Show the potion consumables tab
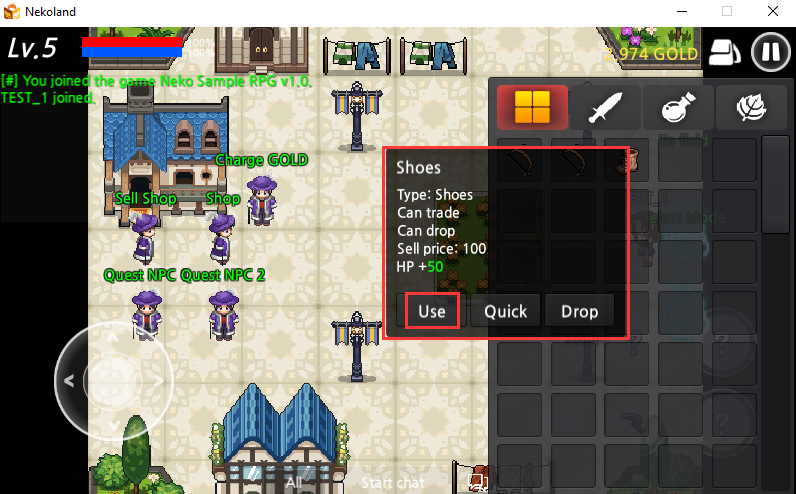Image resolution: width=796 pixels, height=494 pixels. pyautogui.click(x=678, y=108)
